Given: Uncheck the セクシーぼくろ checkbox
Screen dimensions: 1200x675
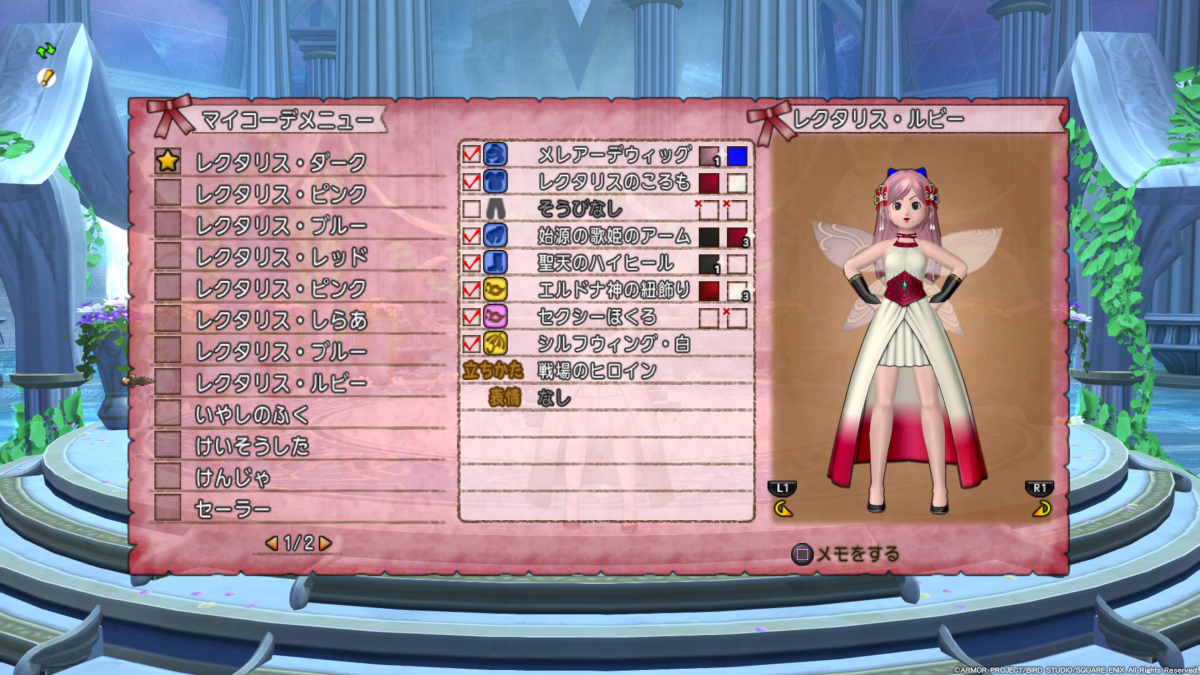Looking at the screenshot, I should (x=471, y=317).
